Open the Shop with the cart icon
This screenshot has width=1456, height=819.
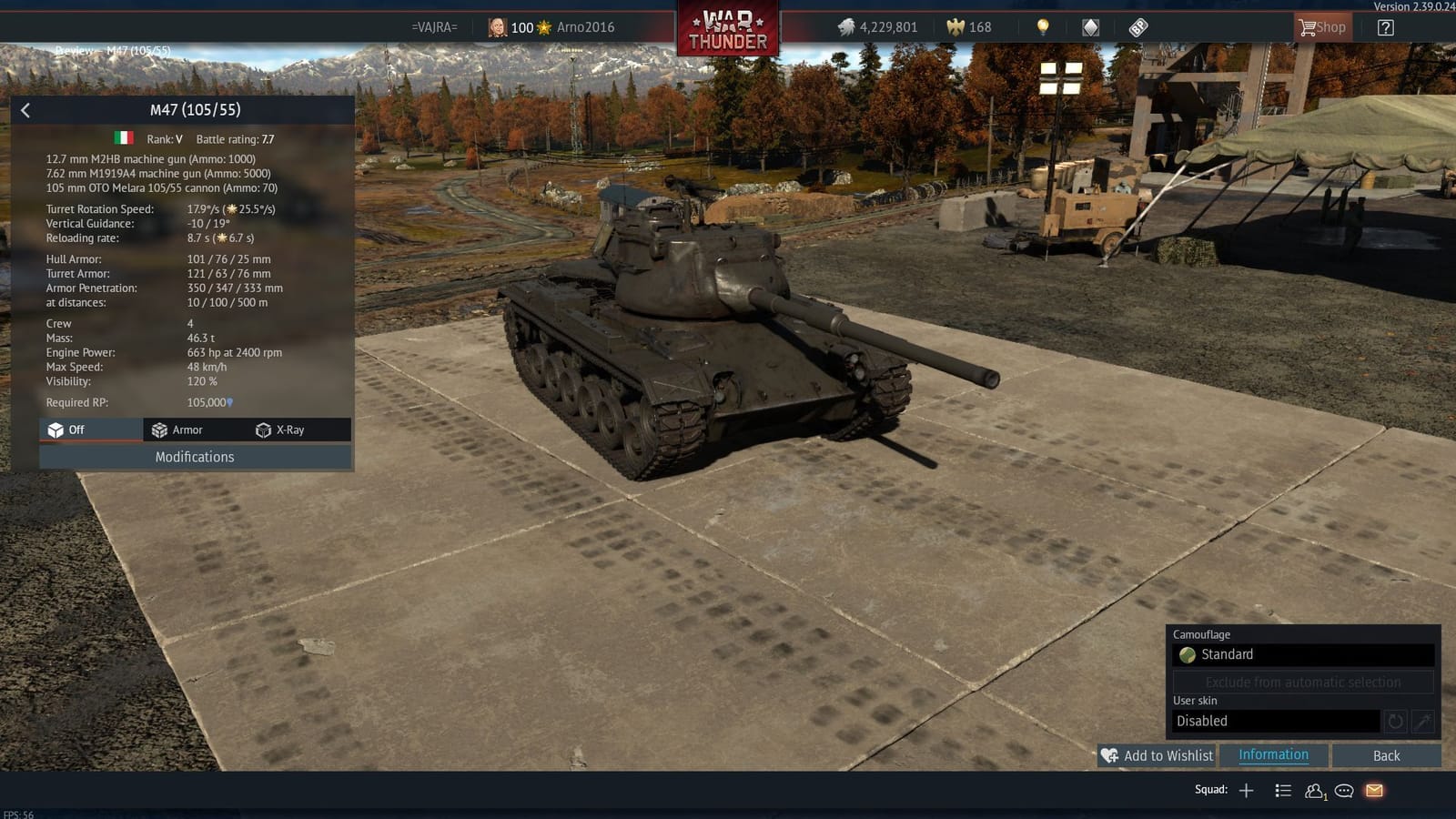[1321, 26]
